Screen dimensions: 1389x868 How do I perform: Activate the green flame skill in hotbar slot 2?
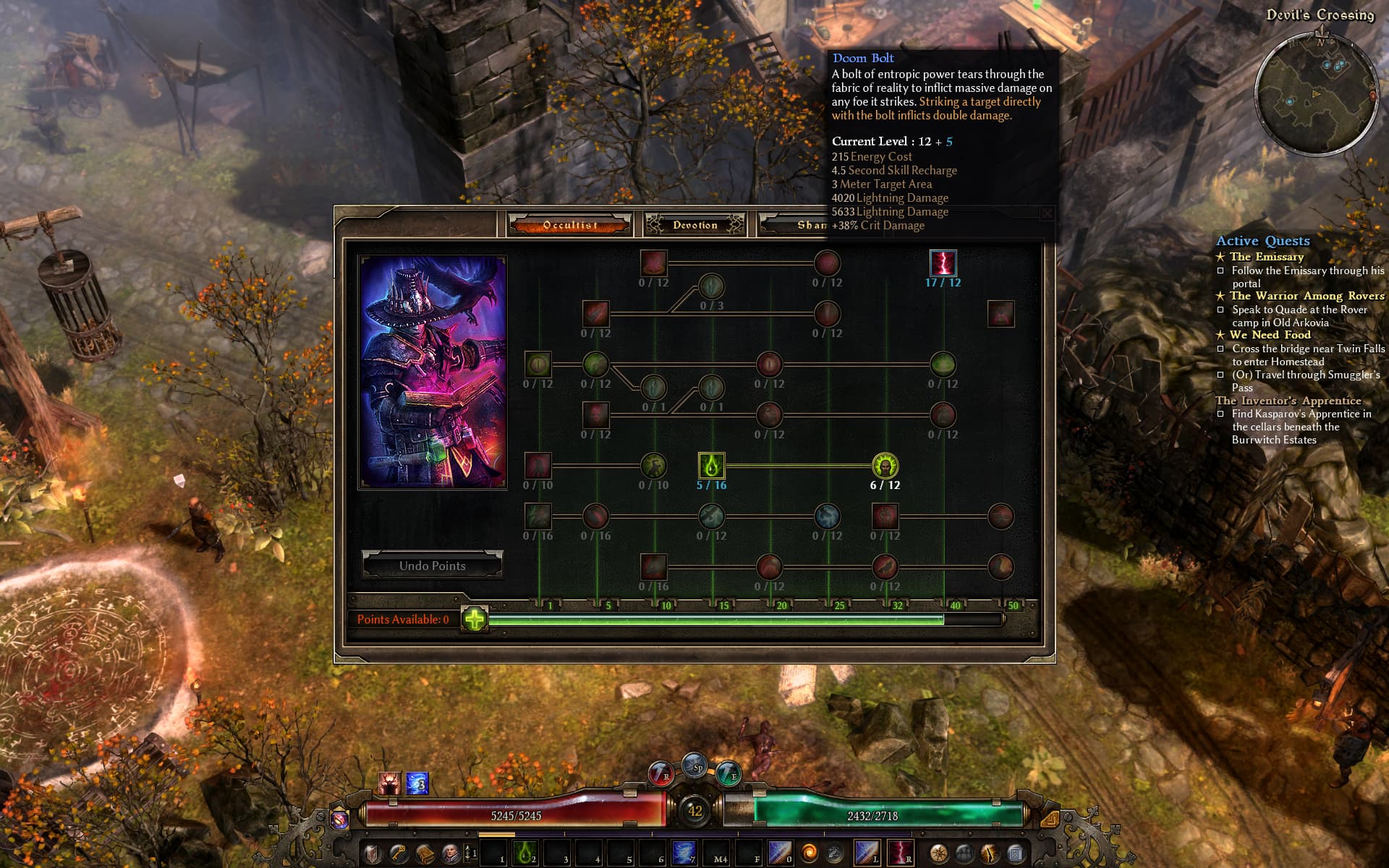pos(524,854)
